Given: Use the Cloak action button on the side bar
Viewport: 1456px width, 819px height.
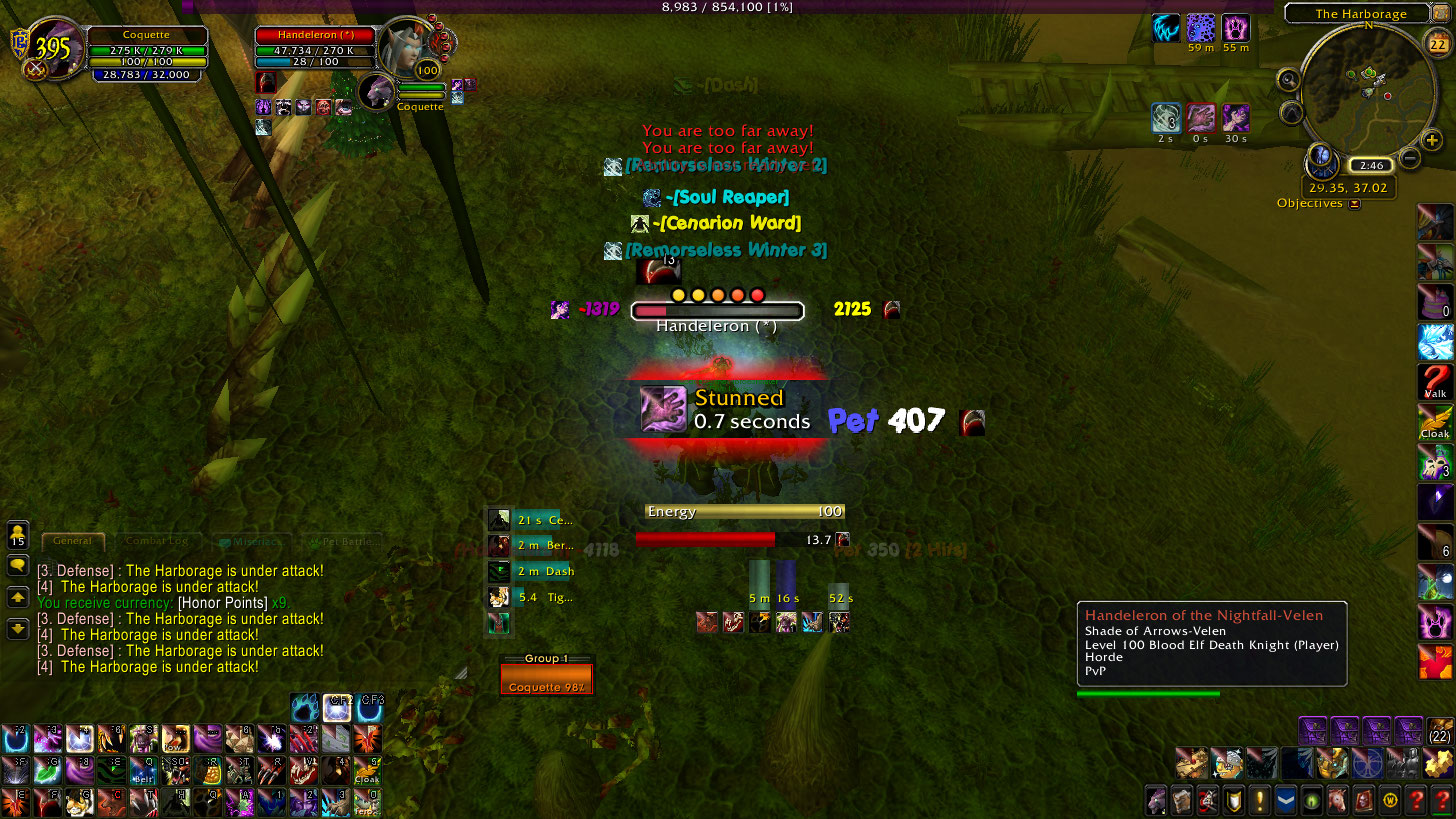Looking at the screenshot, I should [x=1435, y=422].
